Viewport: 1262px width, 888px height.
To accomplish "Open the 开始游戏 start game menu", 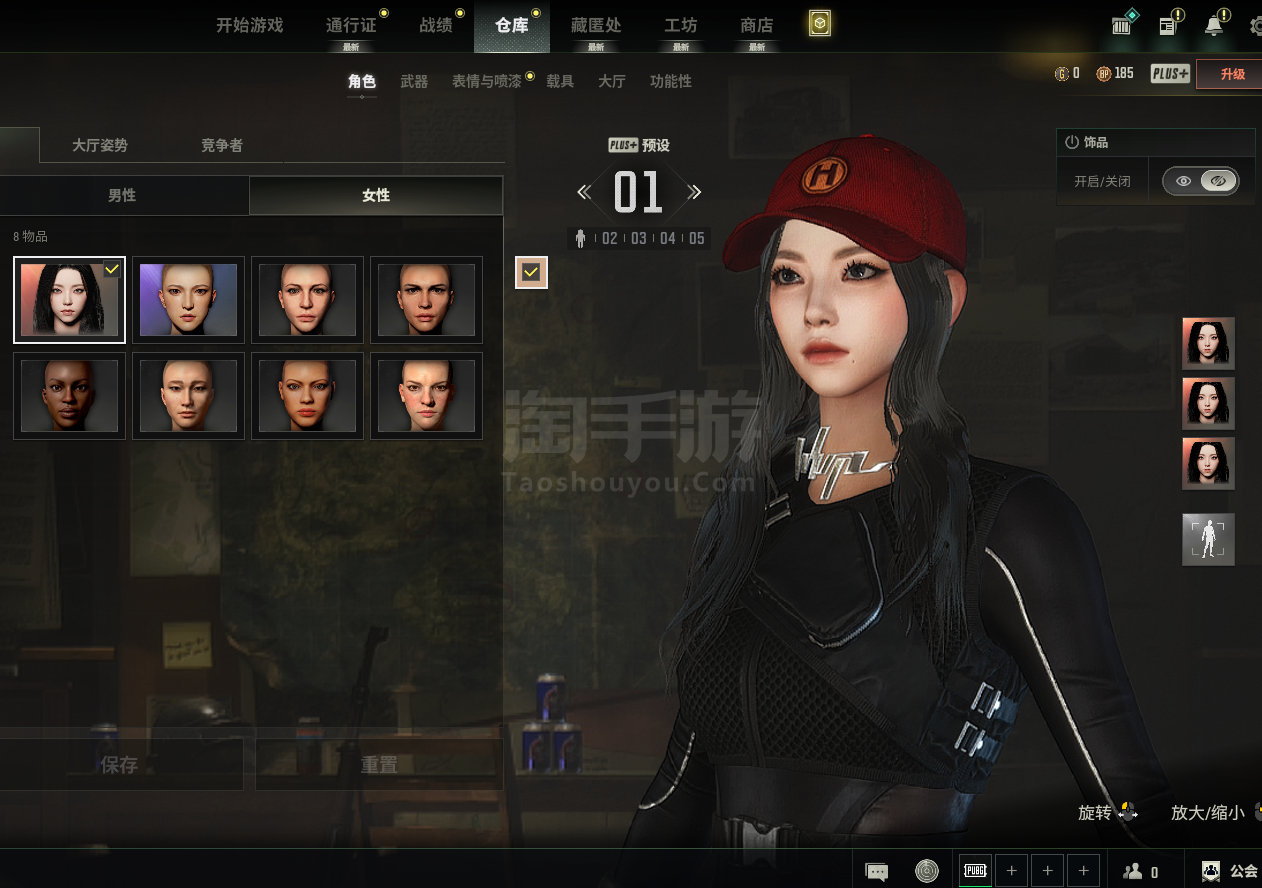I will click(x=250, y=26).
